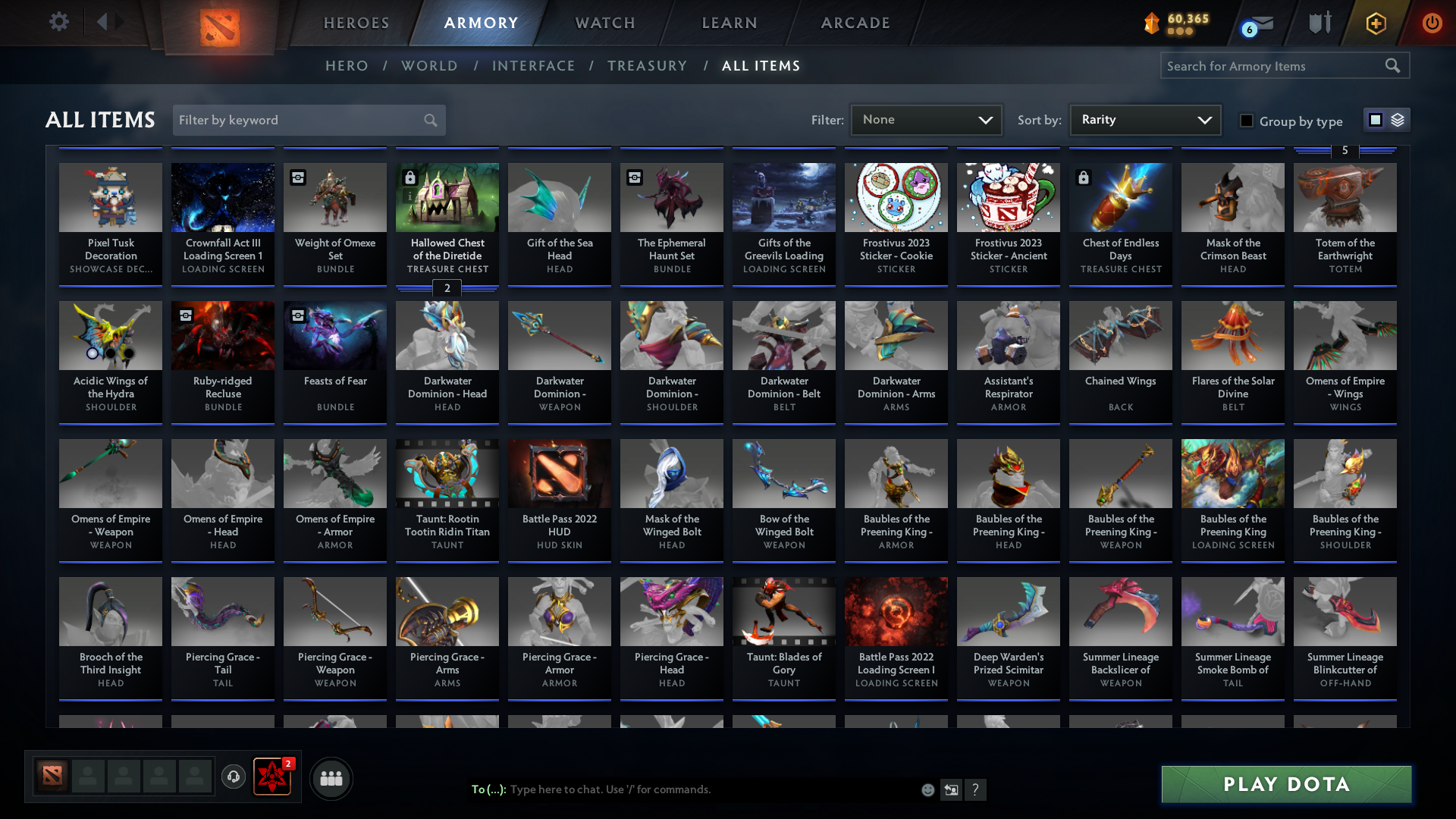Click the red battle pass icon above chat
1456x819 pixels.
(x=272, y=777)
